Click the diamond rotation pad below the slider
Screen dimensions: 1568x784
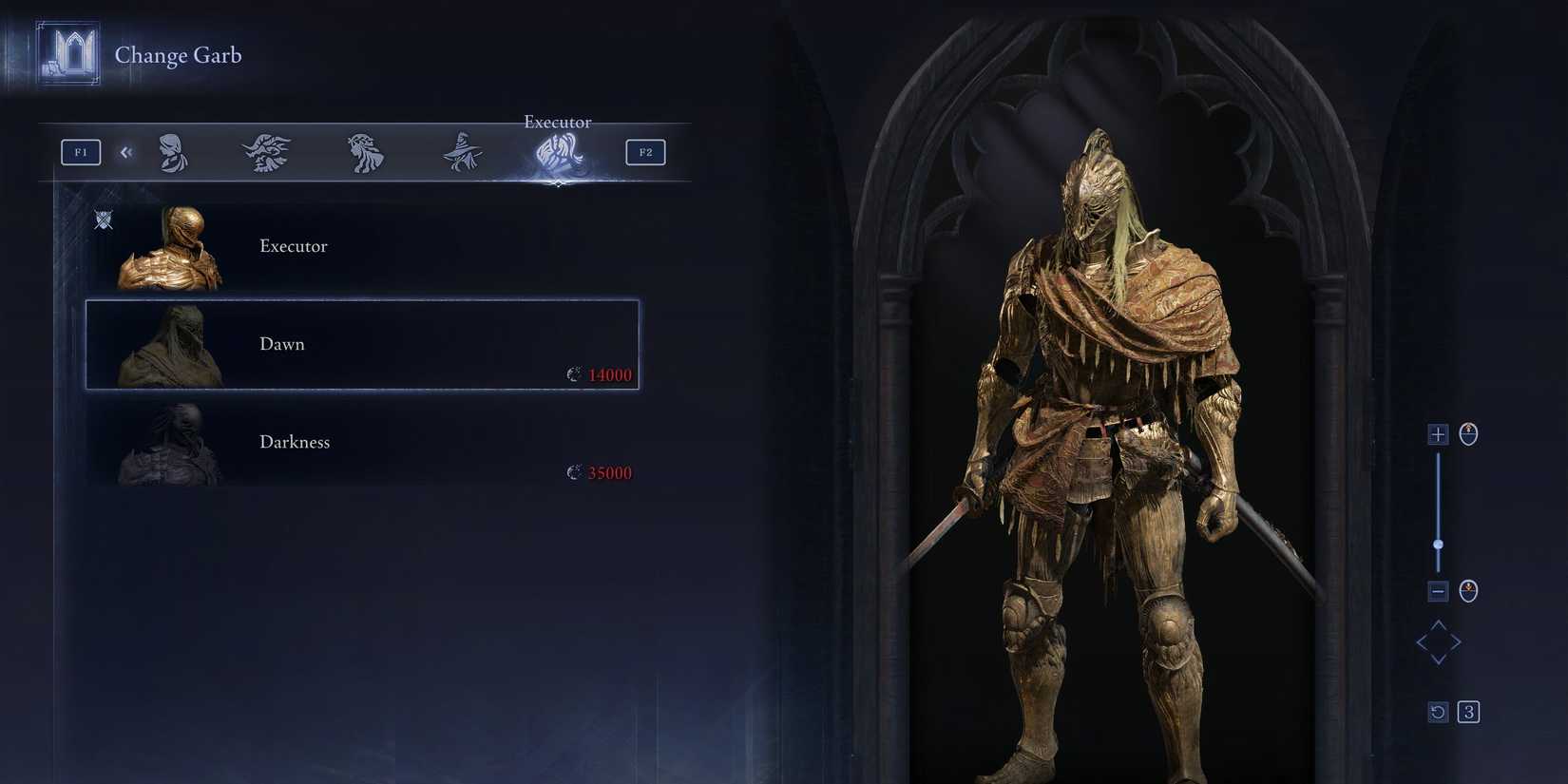tap(1439, 641)
